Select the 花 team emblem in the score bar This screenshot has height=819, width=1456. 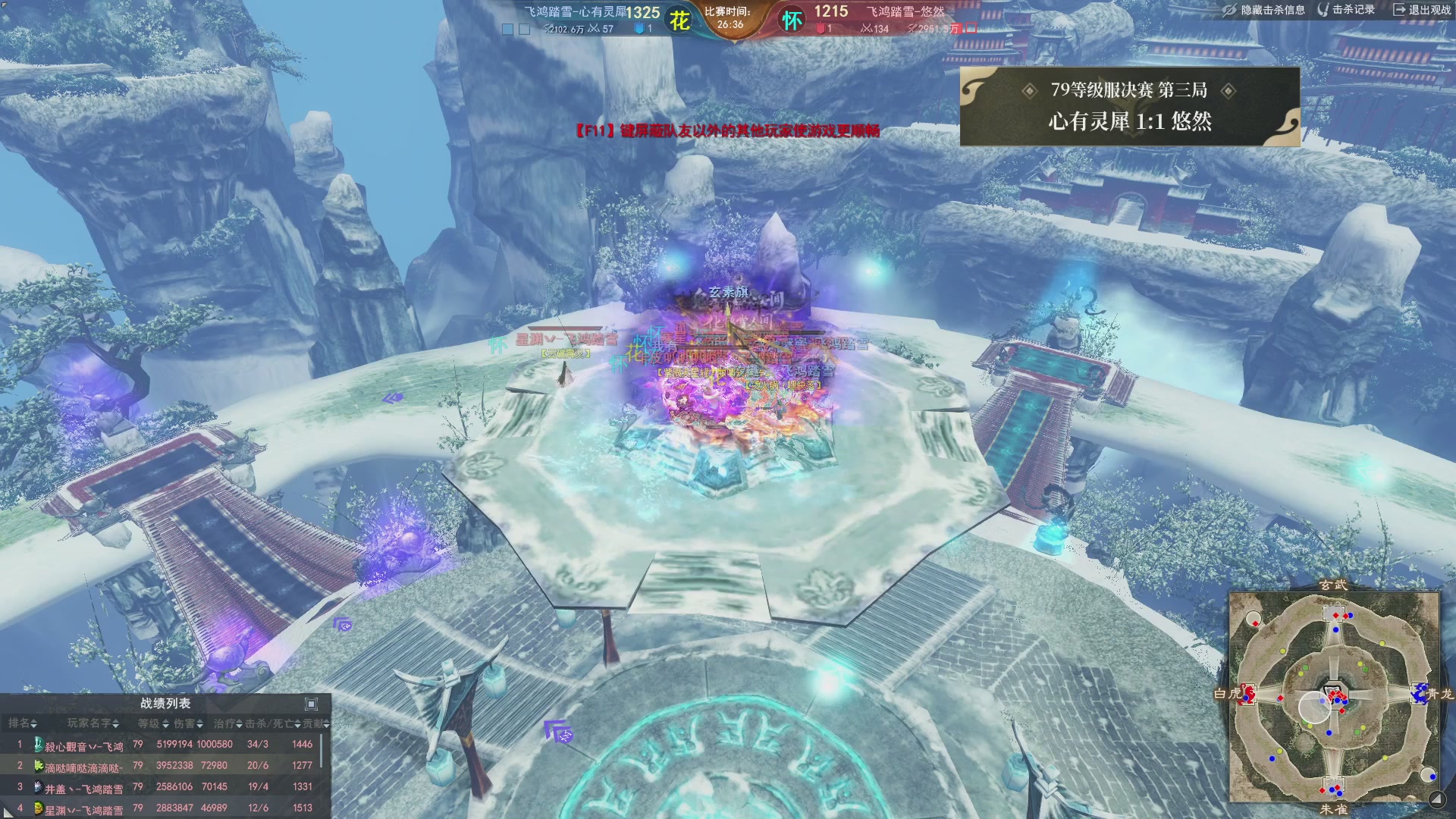(679, 20)
